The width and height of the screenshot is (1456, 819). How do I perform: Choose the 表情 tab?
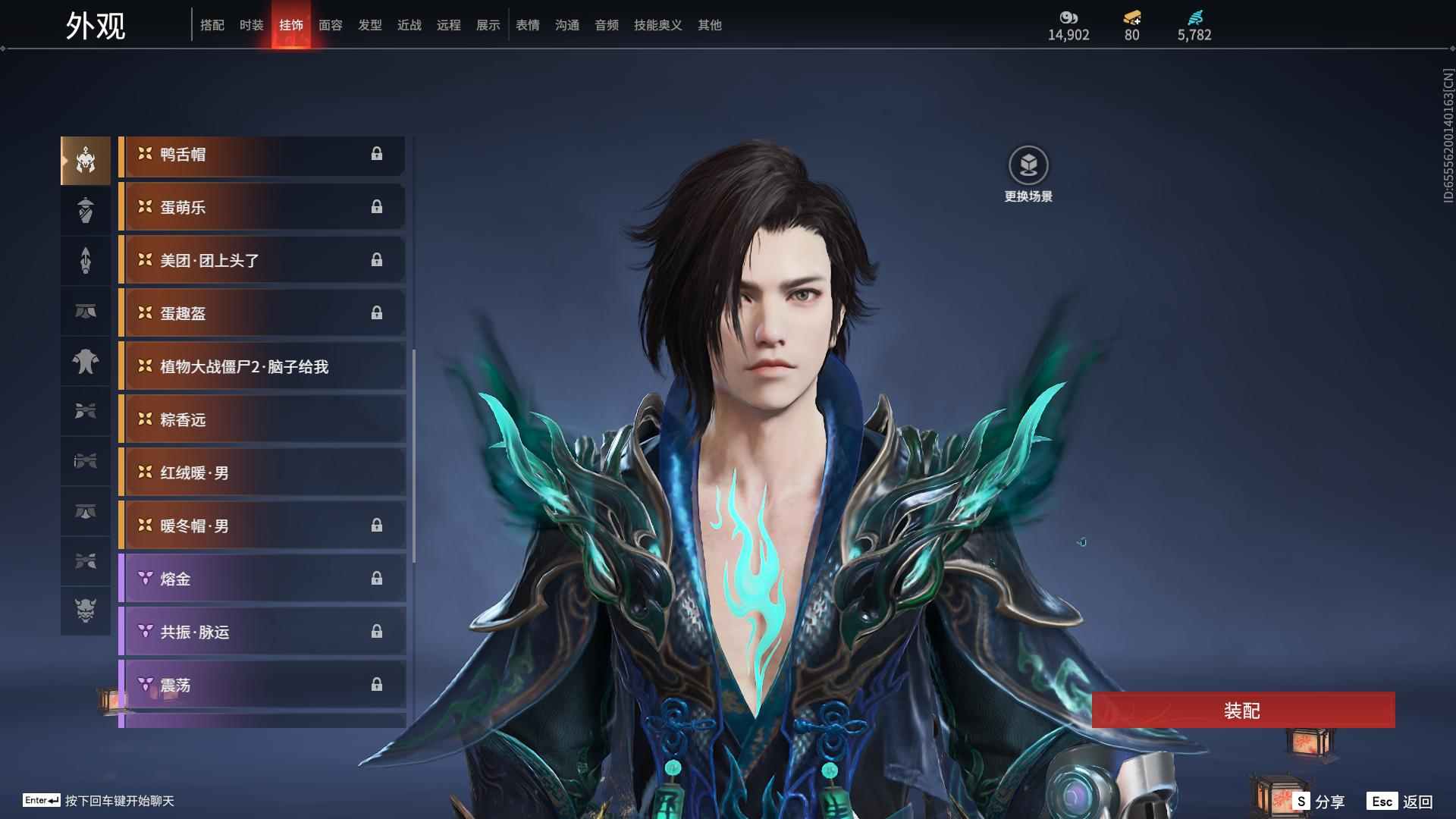point(527,25)
